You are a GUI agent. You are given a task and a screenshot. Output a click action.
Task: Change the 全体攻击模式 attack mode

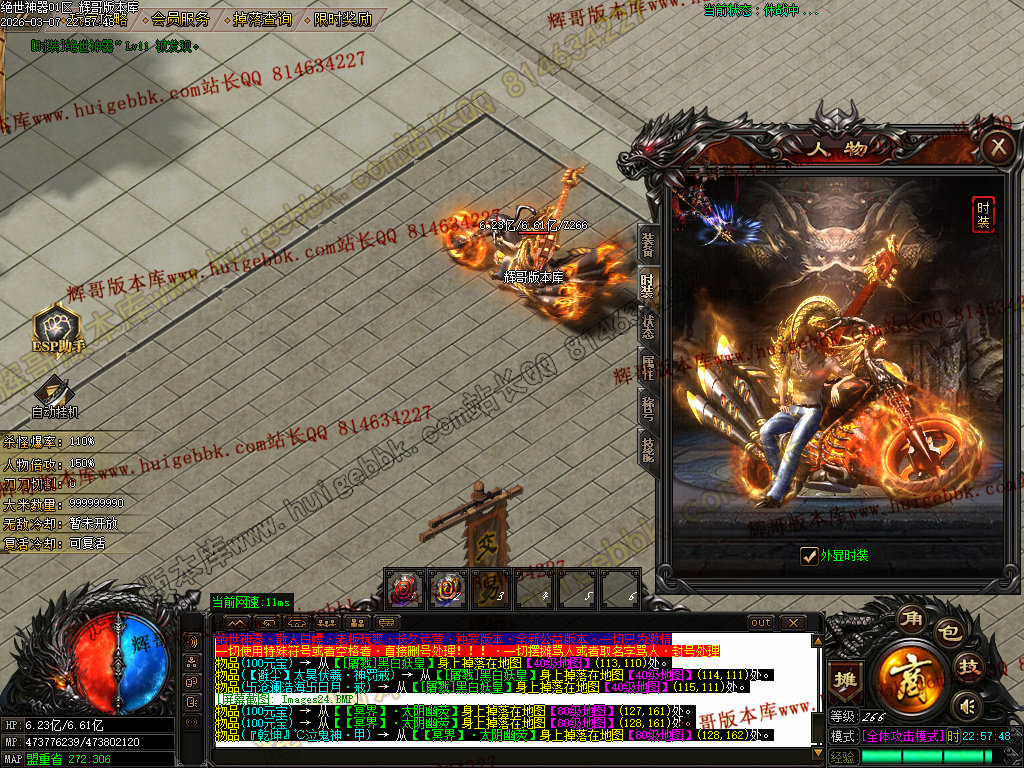tap(901, 736)
